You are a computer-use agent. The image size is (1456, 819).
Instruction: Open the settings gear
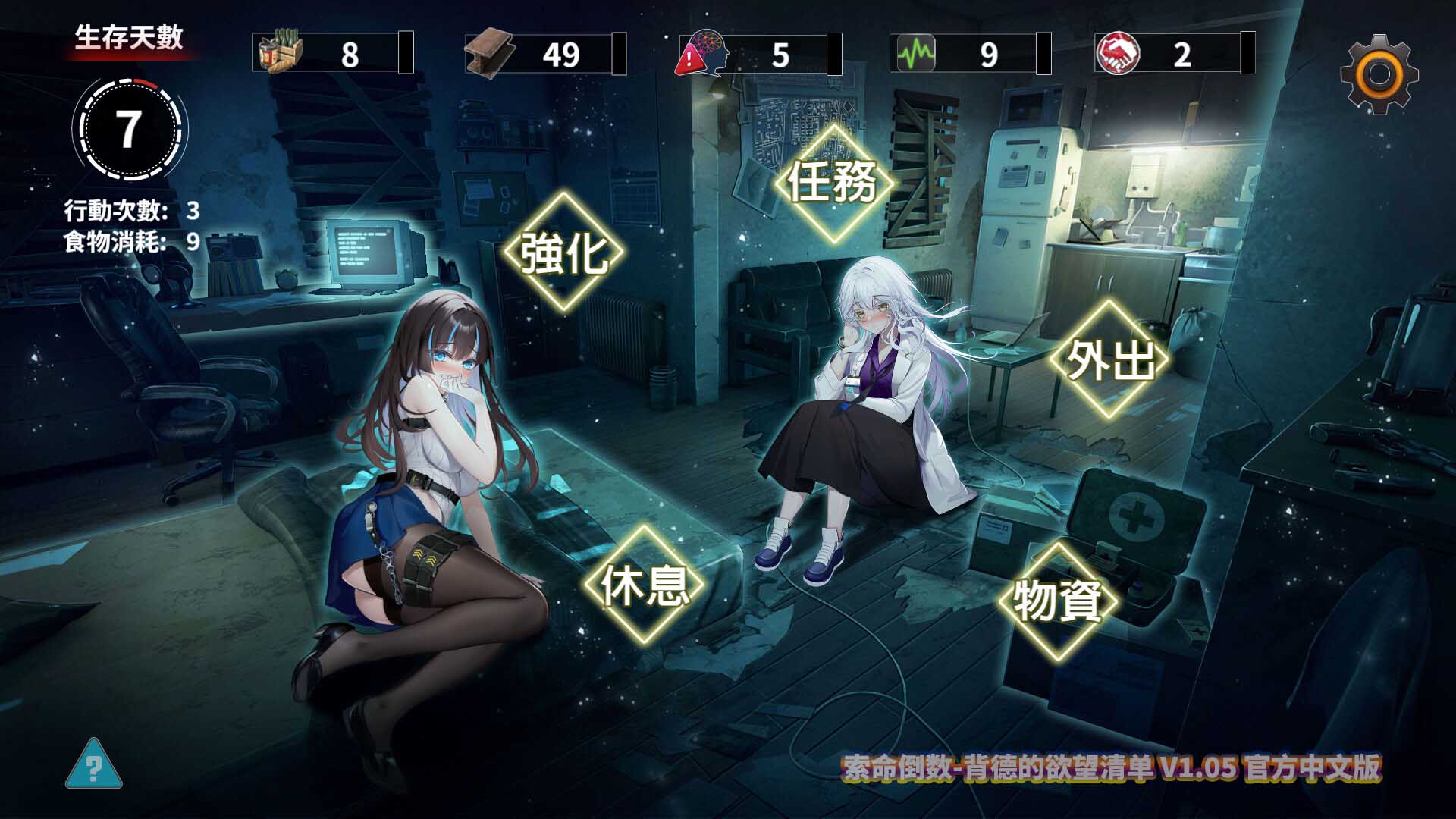coord(1379,72)
